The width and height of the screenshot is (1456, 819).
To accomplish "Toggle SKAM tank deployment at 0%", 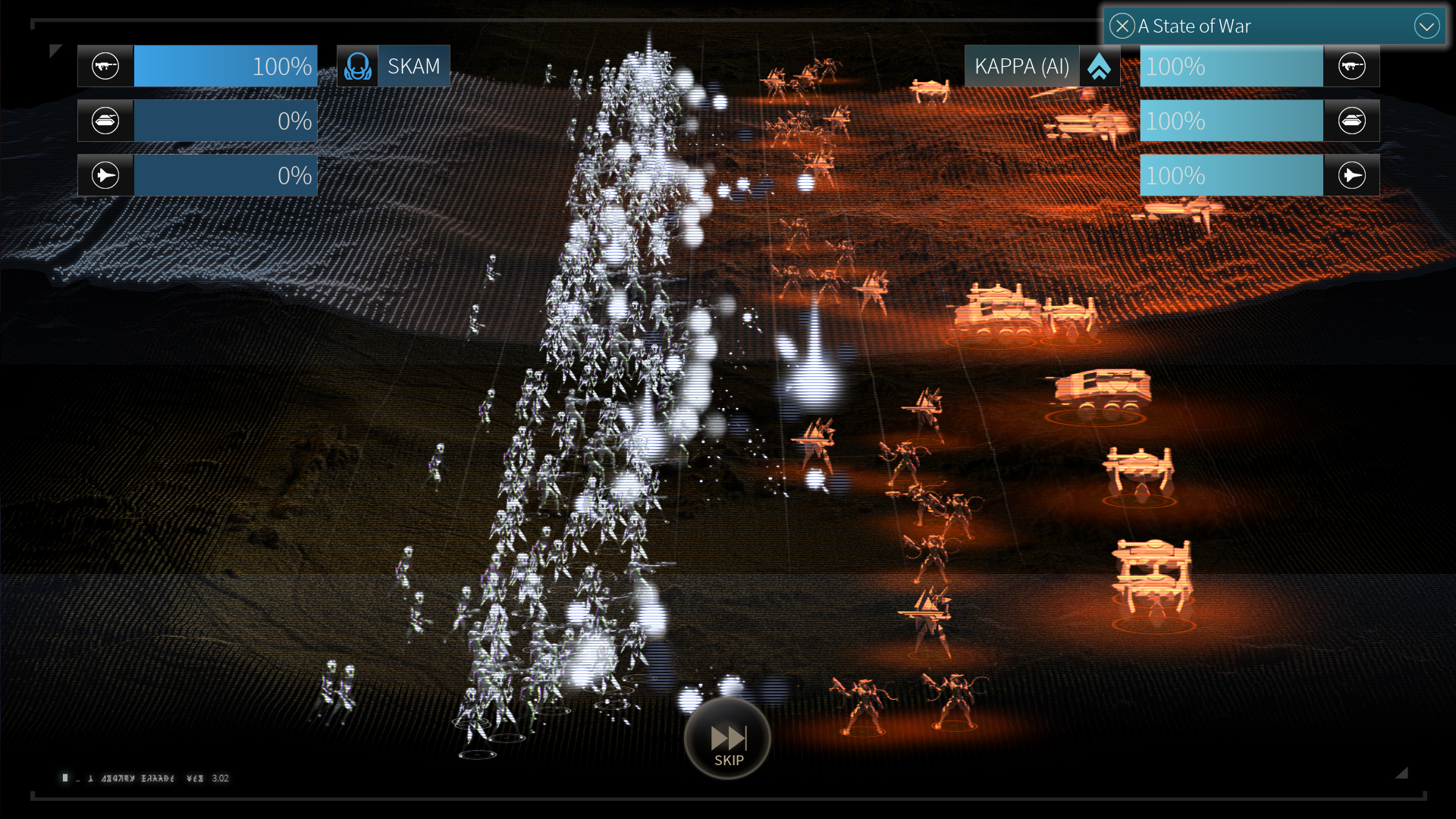I will (224, 120).
